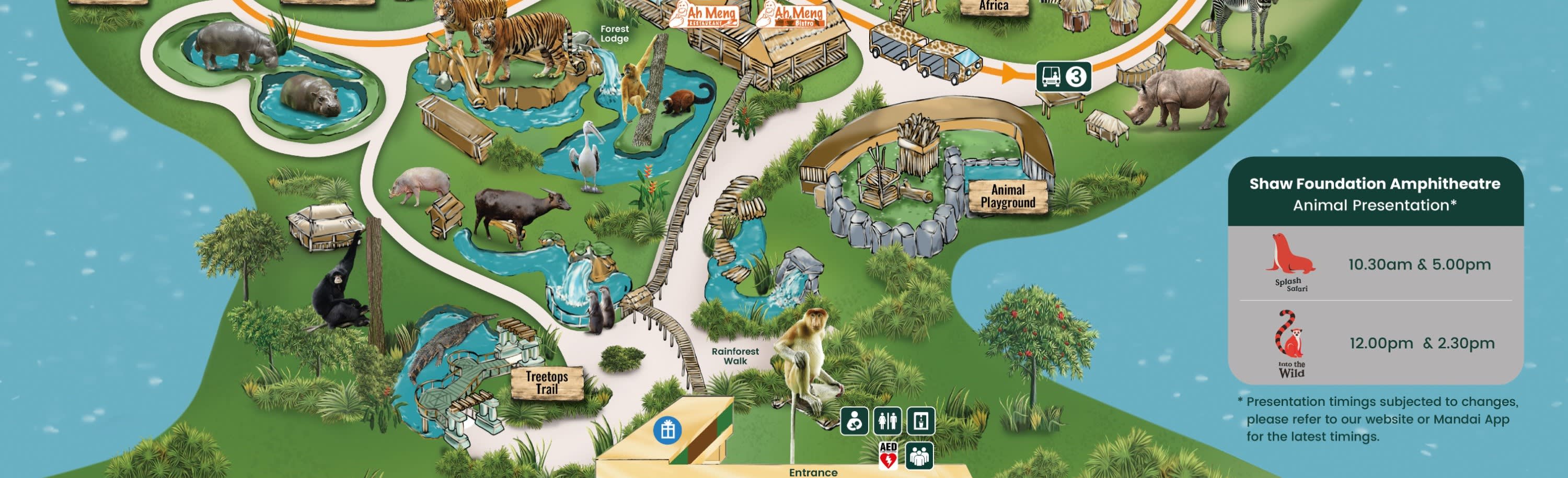This screenshot has width=1568, height=478.
Task: Select the lift icon
Action: coord(920,421)
